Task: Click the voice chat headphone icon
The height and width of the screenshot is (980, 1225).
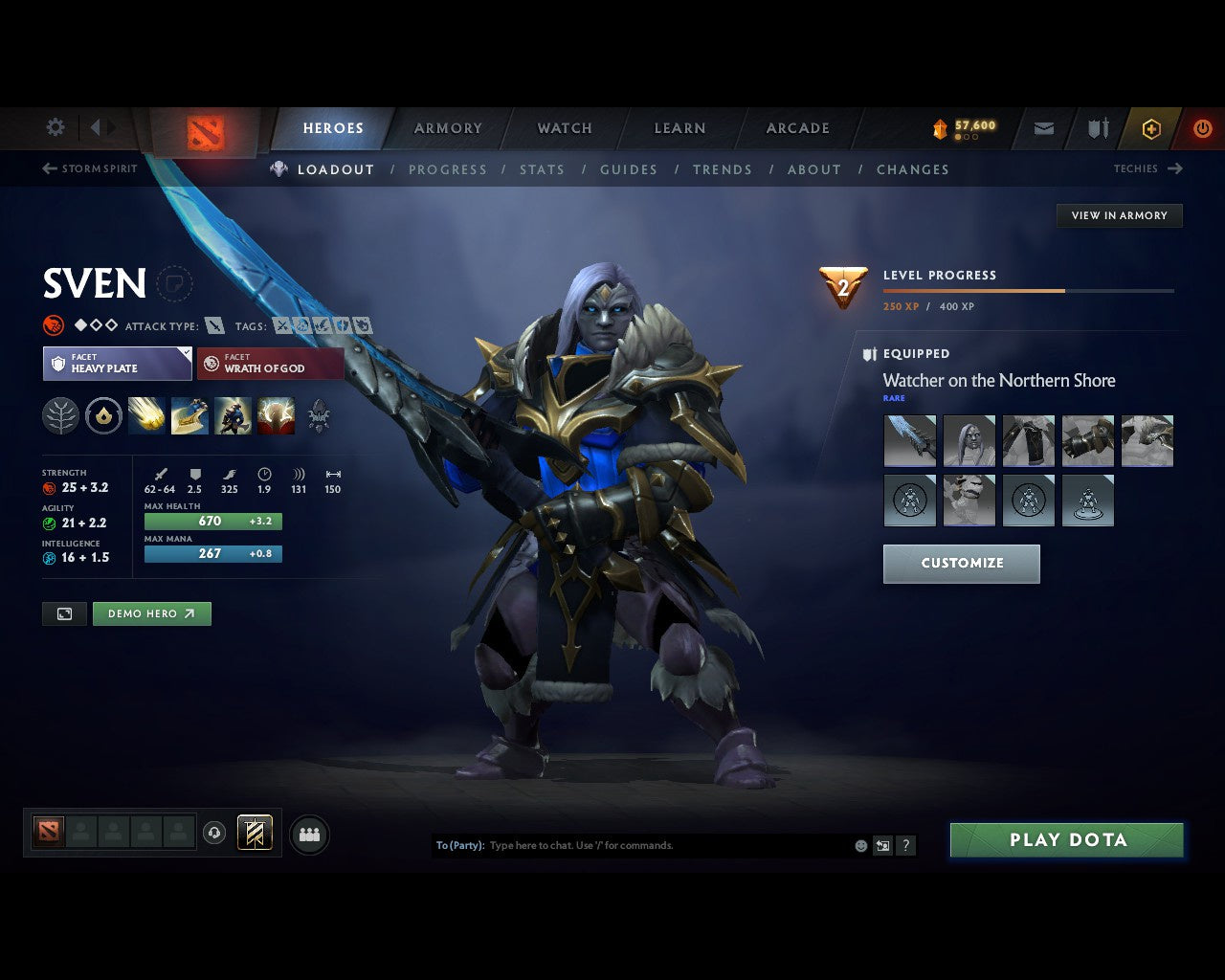Action: coord(214,832)
